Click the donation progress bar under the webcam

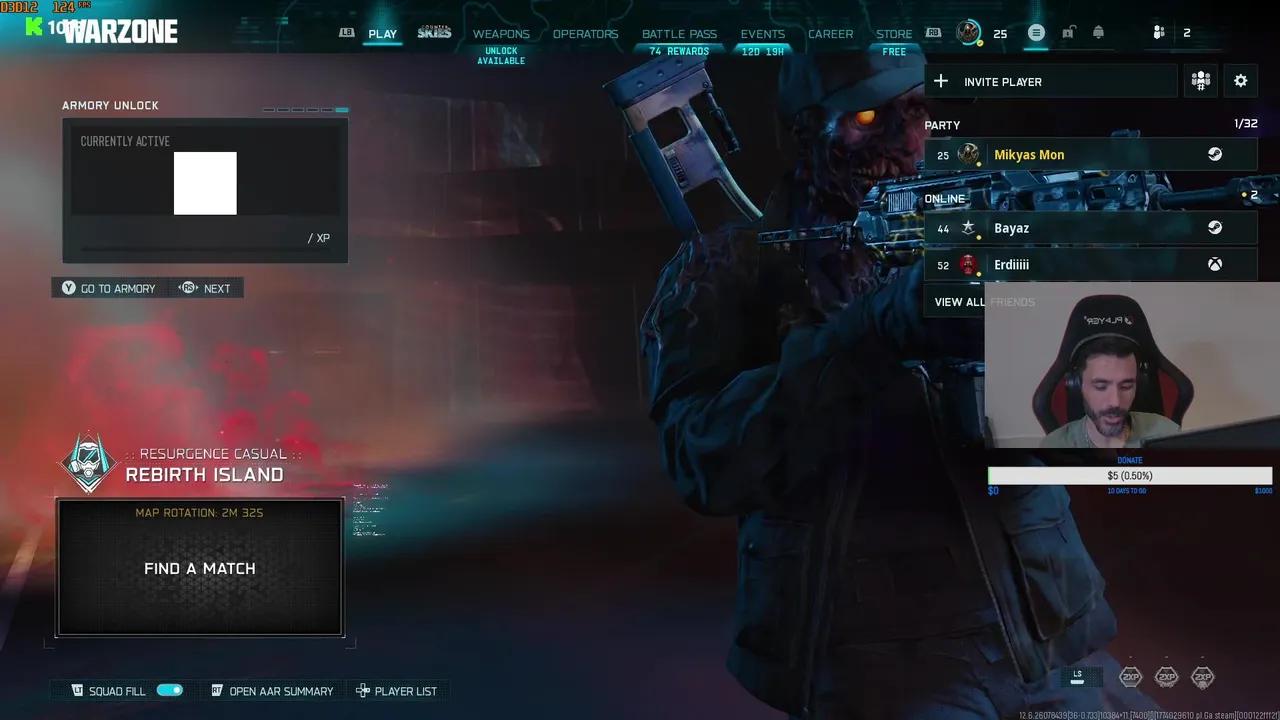coord(1129,475)
